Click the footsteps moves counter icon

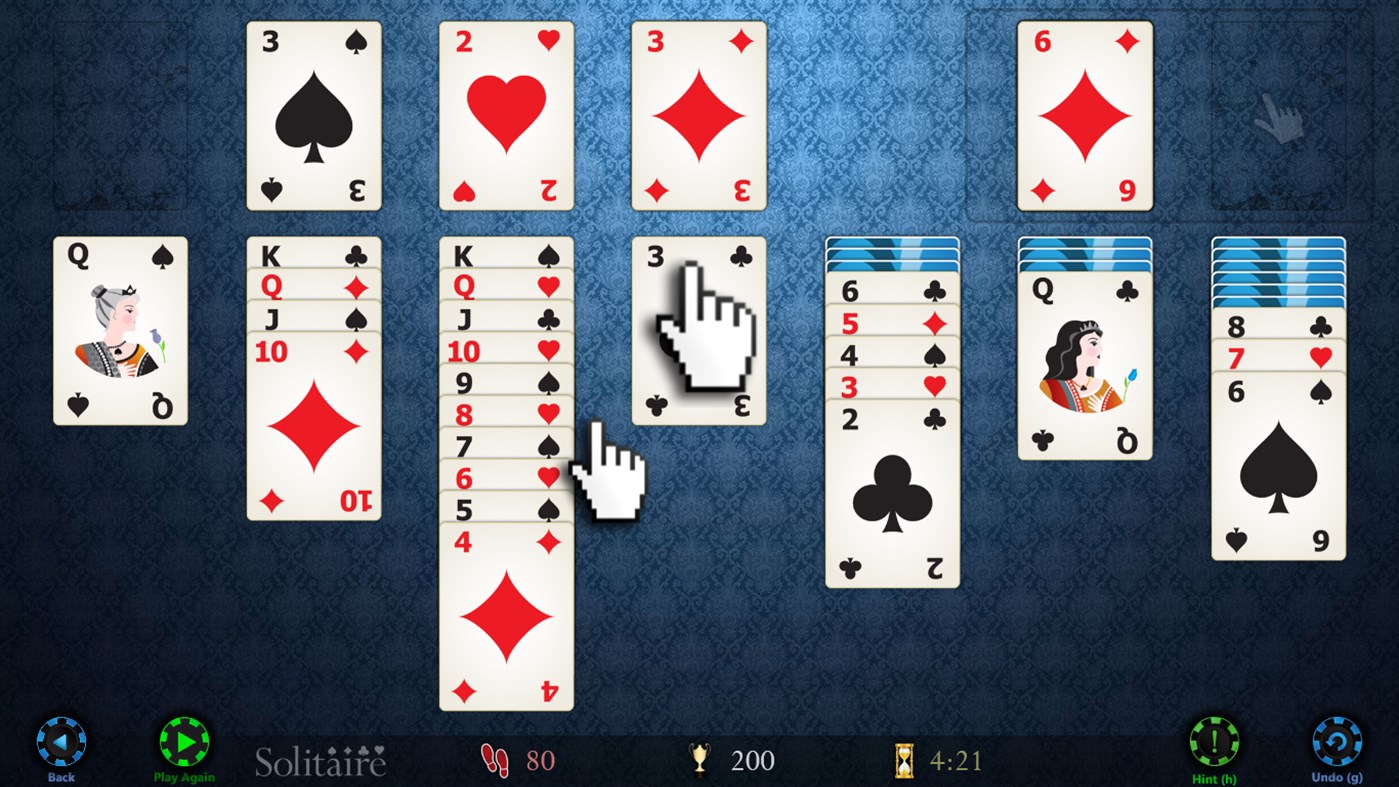pos(494,760)
